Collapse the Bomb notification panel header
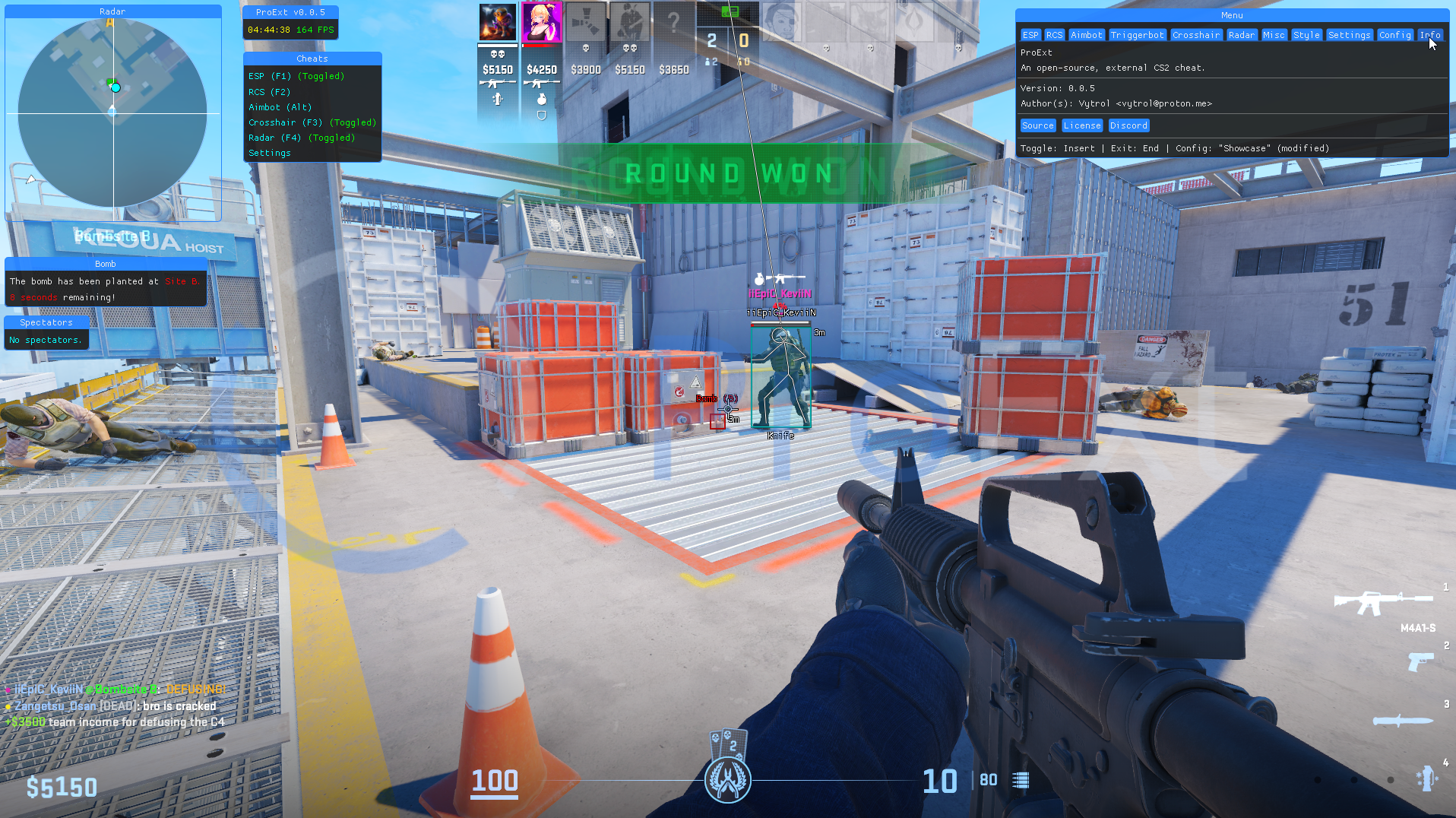Screen dimensions: 1456x818 (106, 264)
